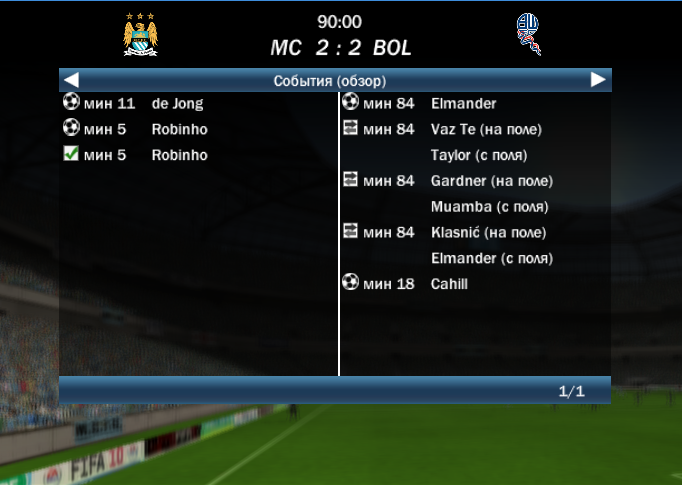Show the next overview page with right arrow
The width and height of the screenshot is (682, 485).
(x=598, y=80)
